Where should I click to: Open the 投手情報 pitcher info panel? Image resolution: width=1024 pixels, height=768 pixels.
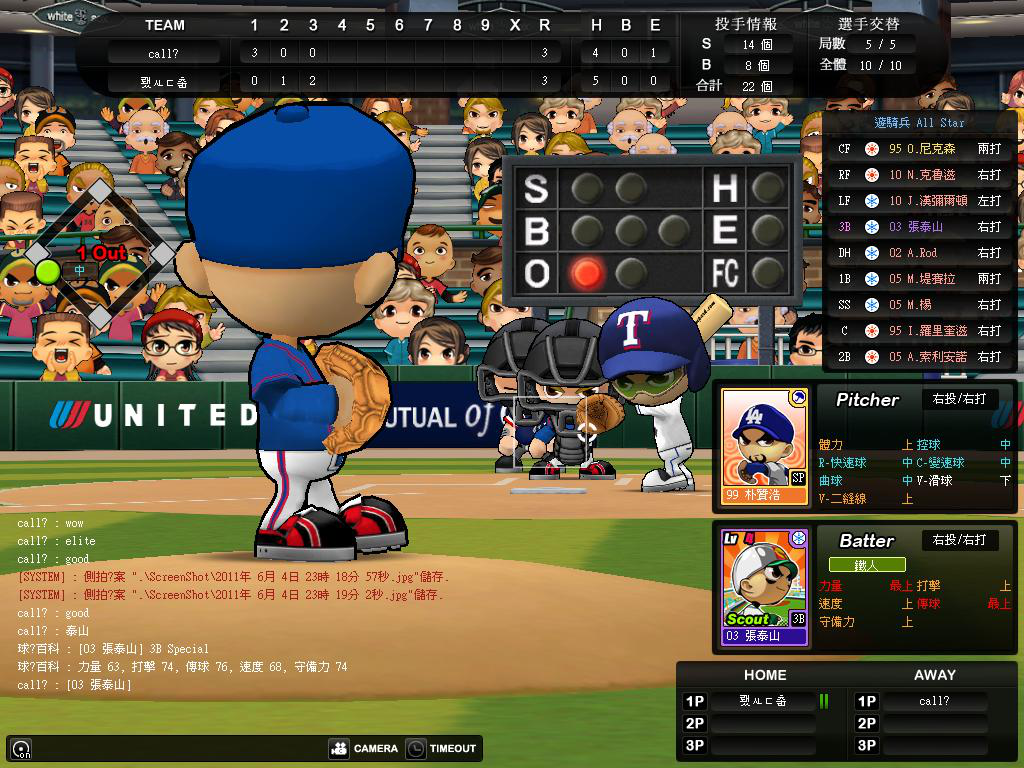pos(745,23)
